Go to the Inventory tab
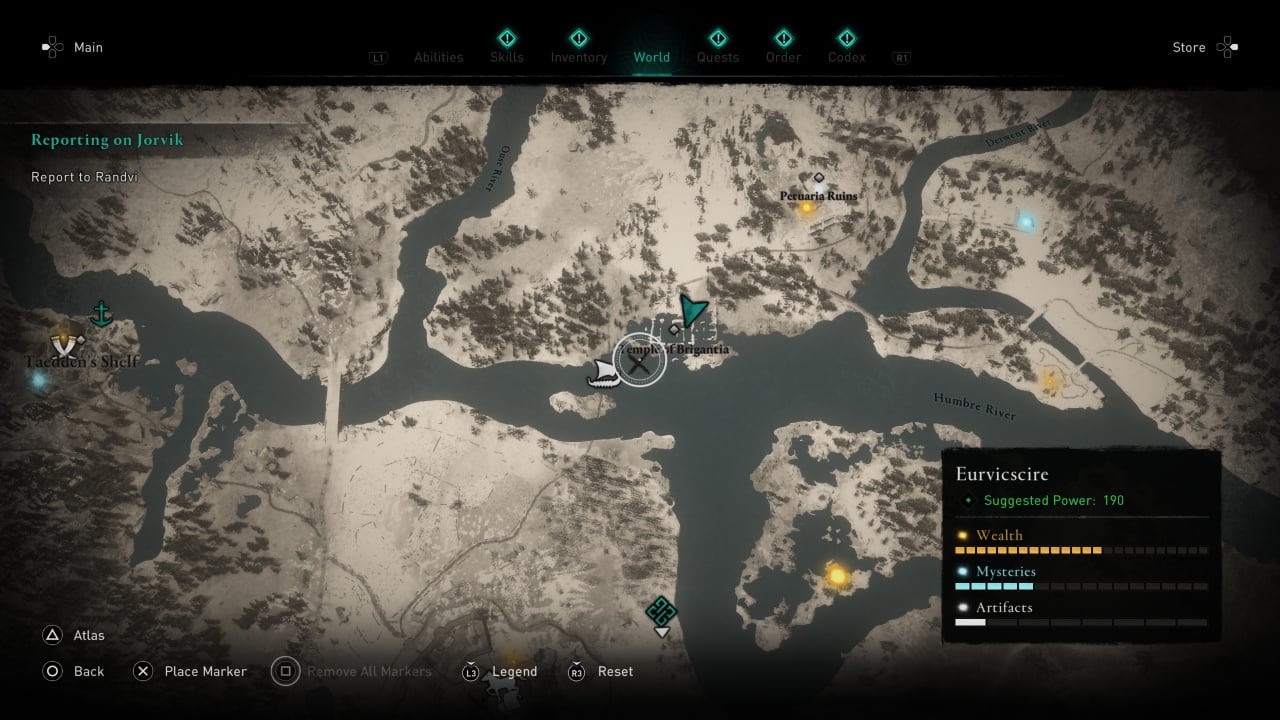 coord(578,57)
